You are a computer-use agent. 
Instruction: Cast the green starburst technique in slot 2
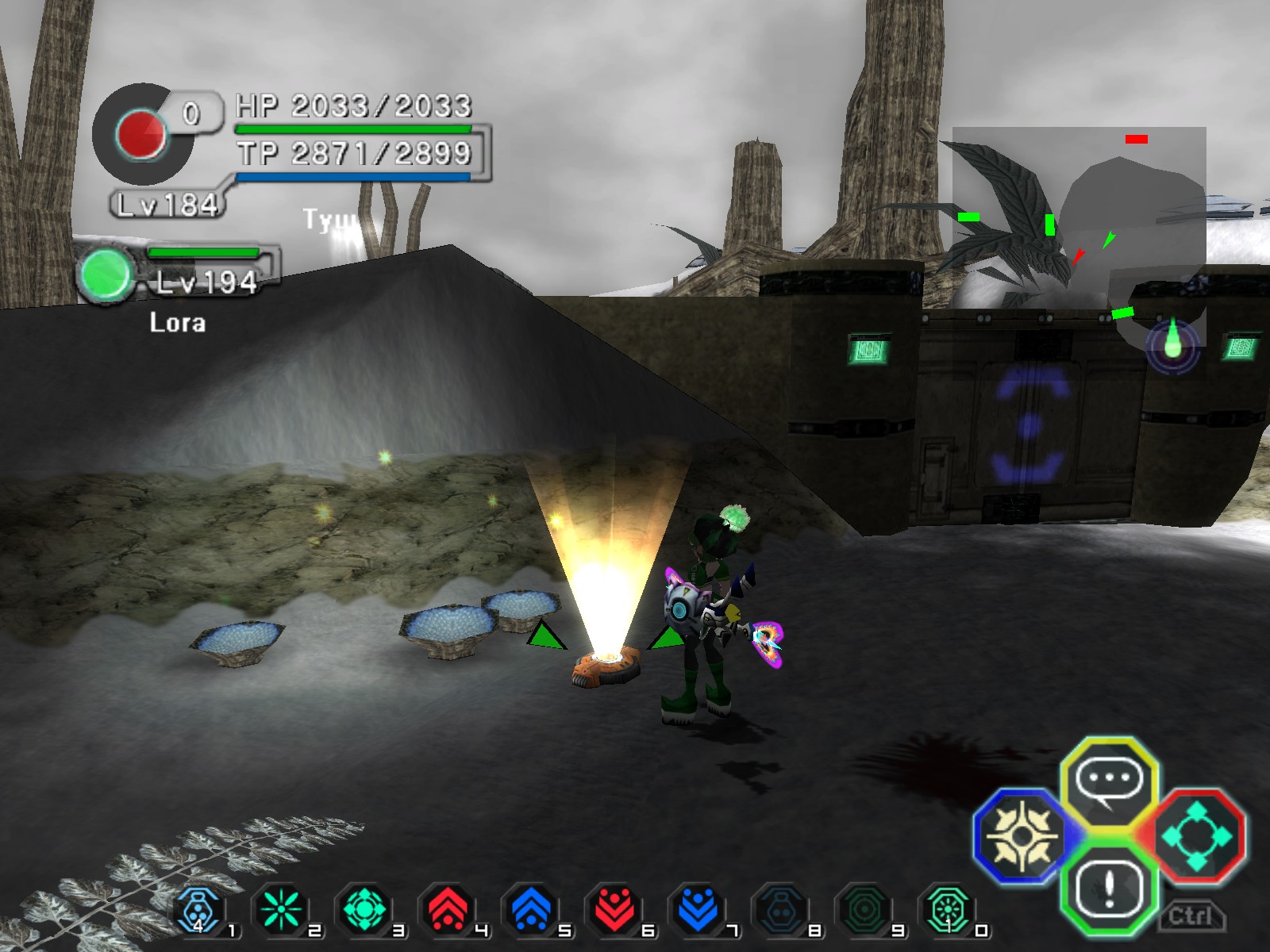[280, 911]
